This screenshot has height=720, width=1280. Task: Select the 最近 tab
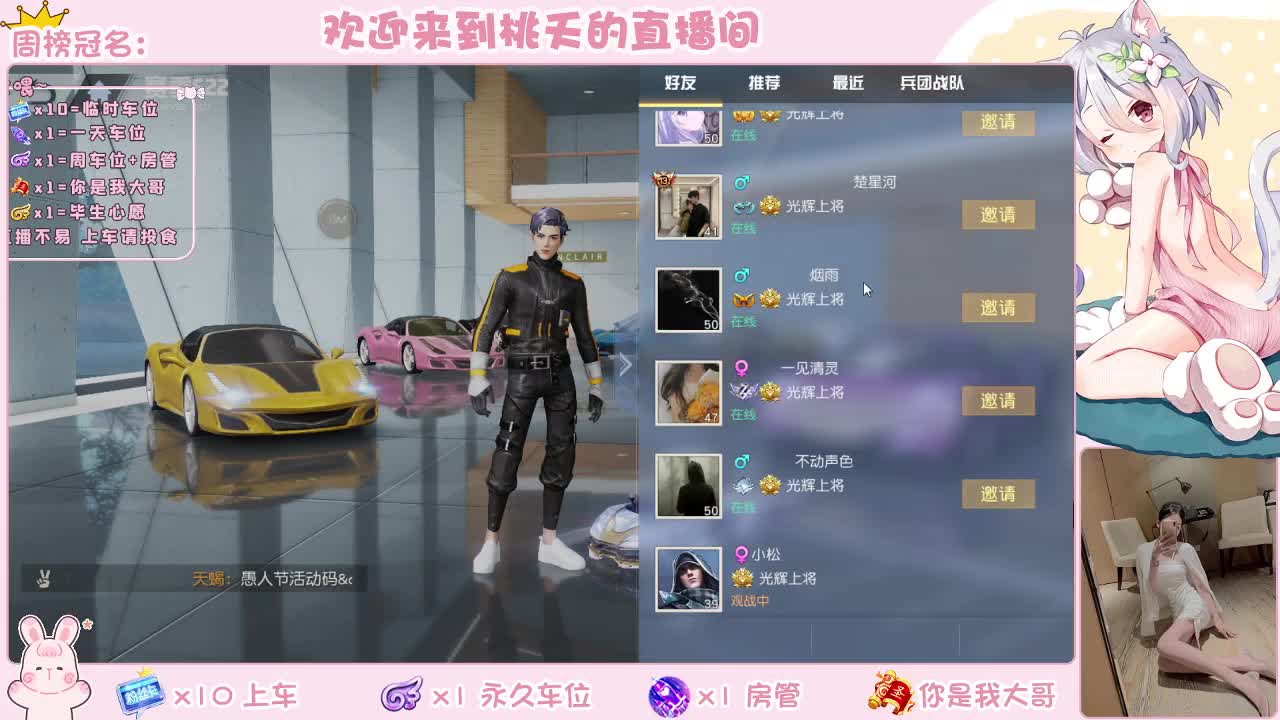point(849,85)
